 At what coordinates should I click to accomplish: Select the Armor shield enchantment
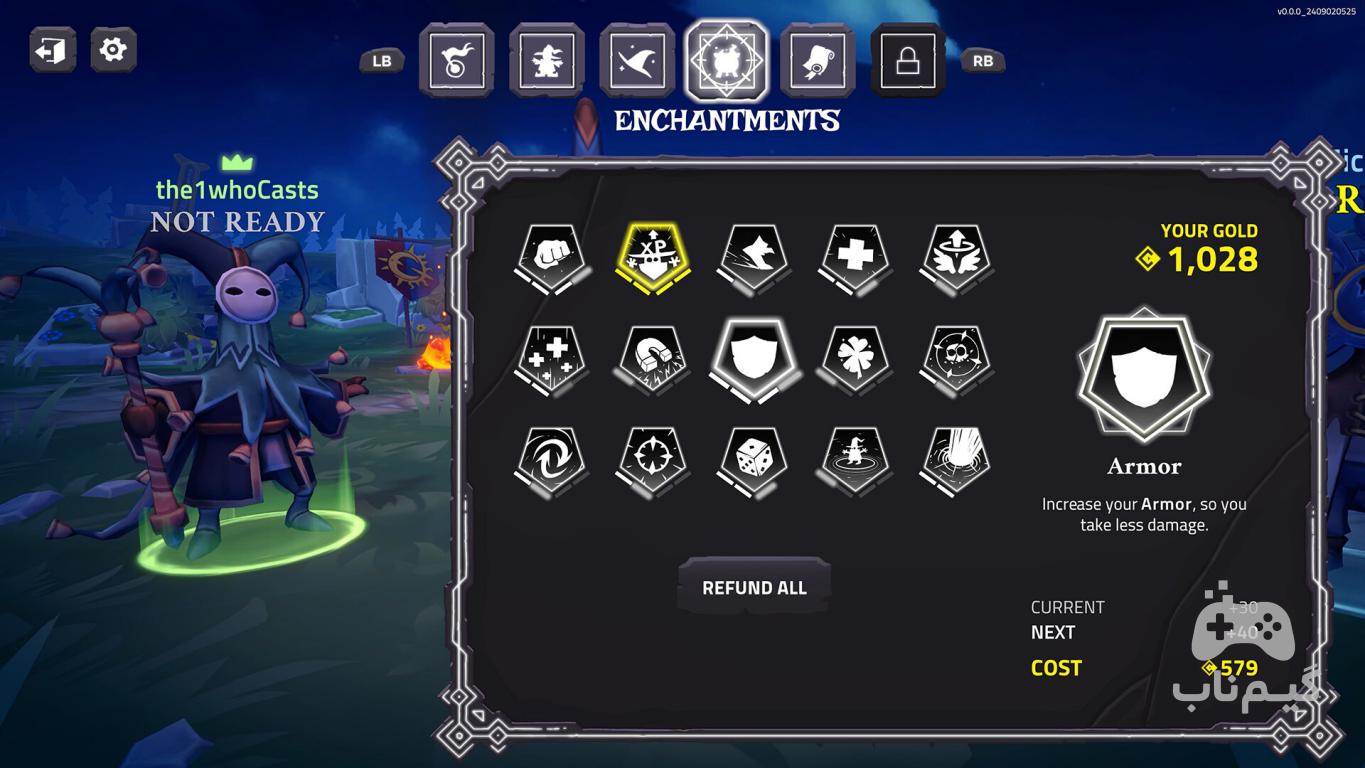coord(754,357)
